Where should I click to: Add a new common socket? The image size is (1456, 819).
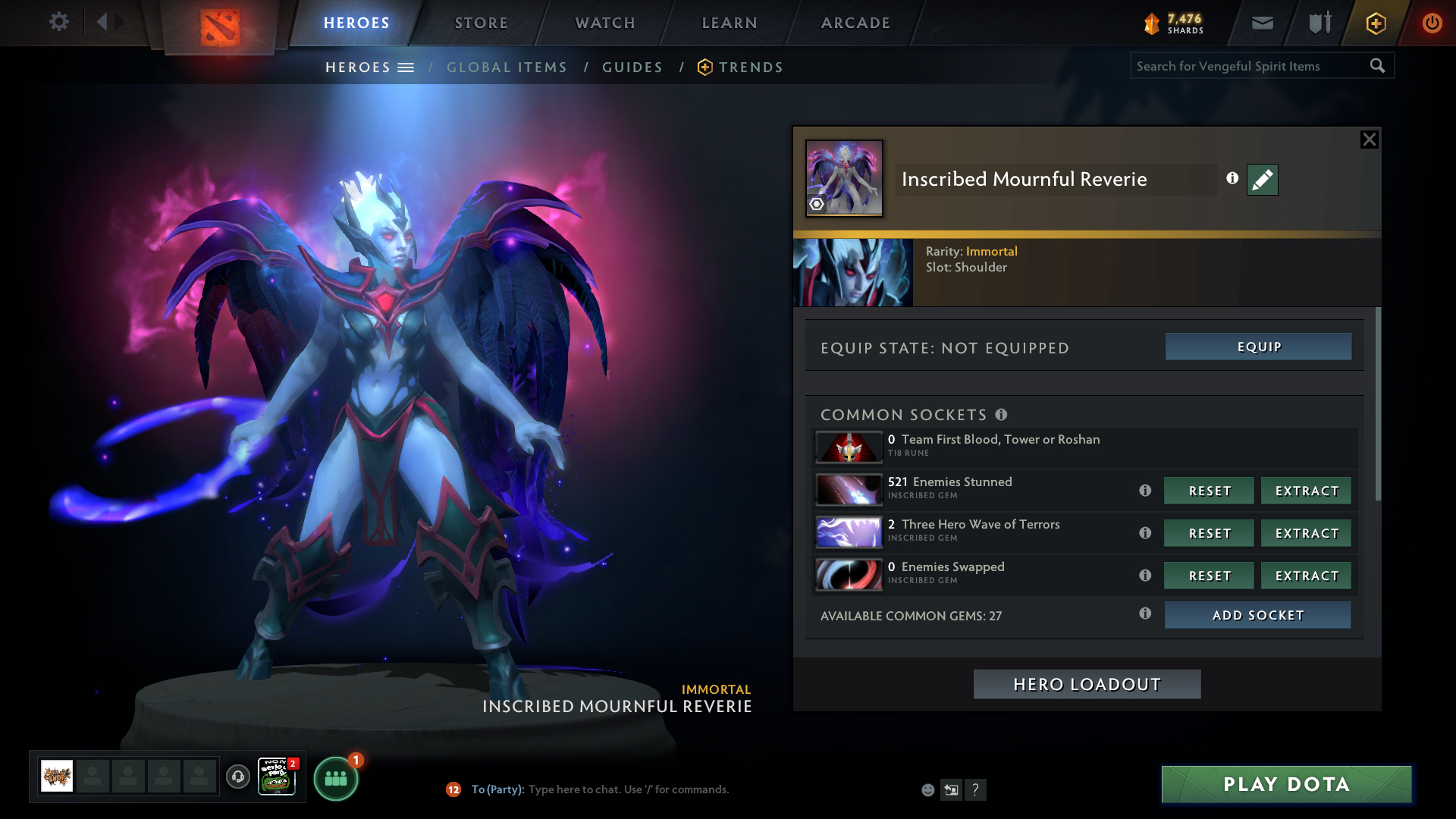(1257, 615)
